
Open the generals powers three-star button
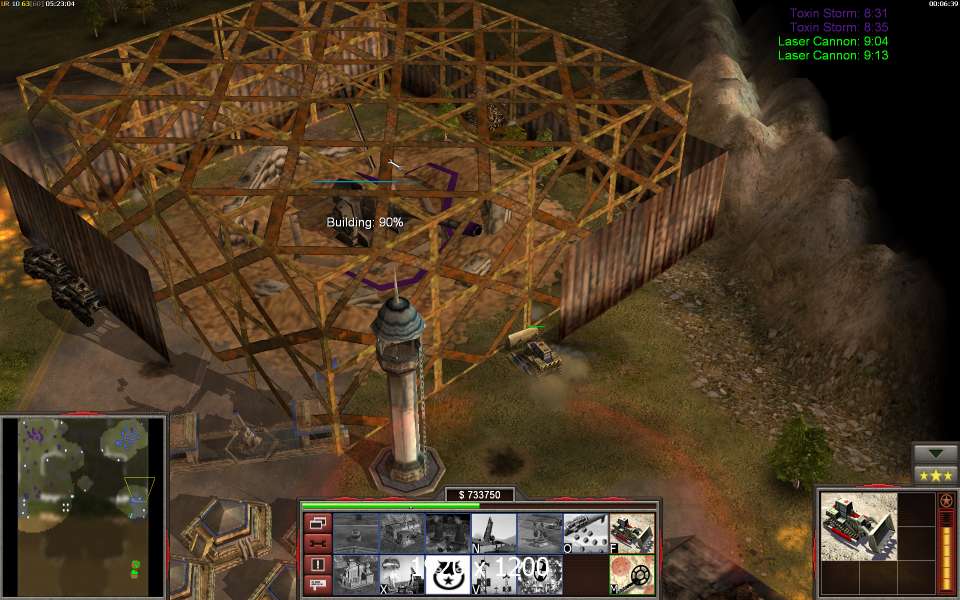[x=936, y=474]
